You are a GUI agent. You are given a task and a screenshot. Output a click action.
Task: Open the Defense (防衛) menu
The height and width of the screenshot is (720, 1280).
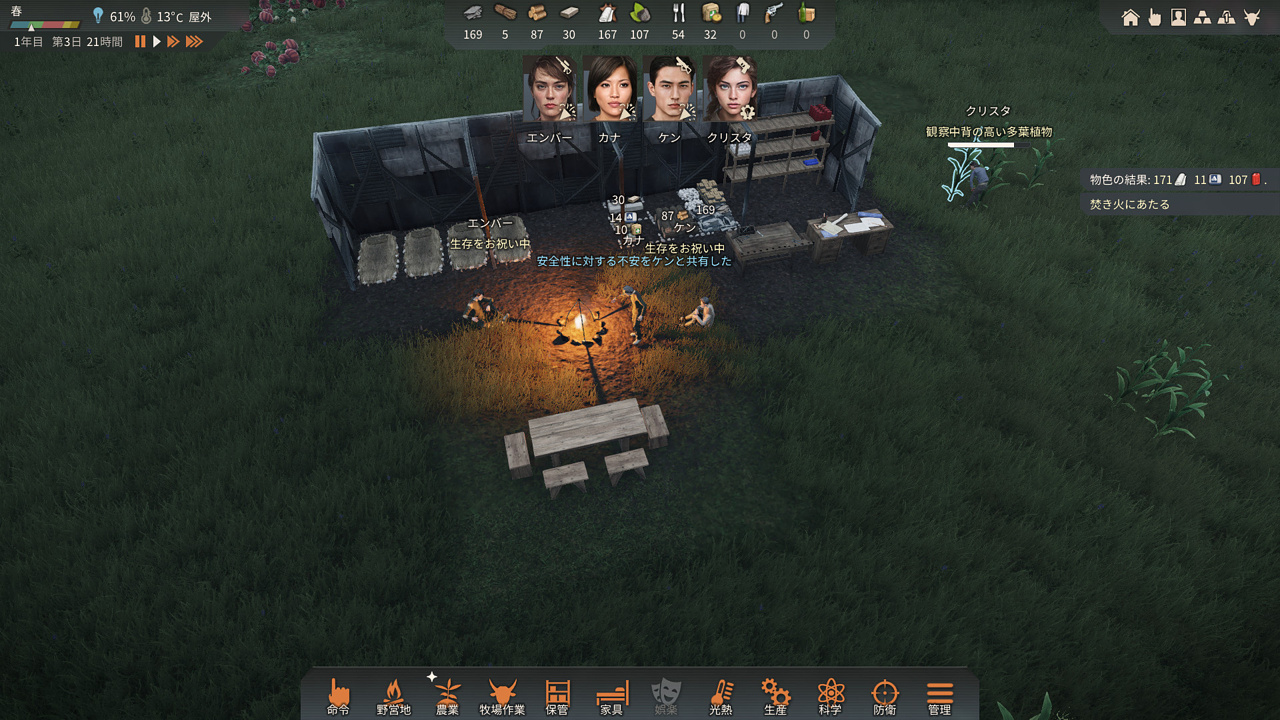tap(885, 695)
